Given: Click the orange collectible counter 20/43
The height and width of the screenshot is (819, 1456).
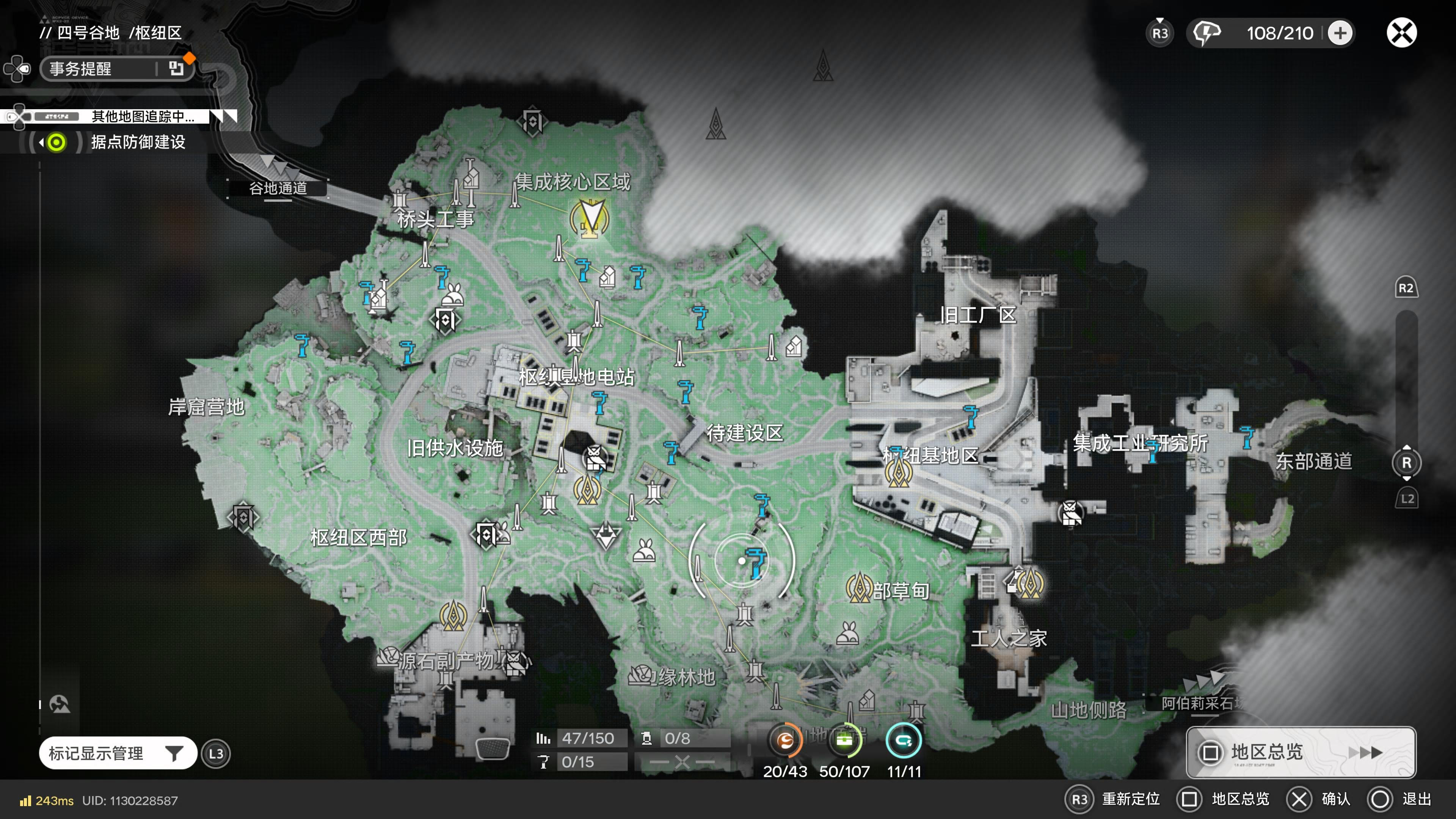Looking at the screenshot, I should point(785,741).
